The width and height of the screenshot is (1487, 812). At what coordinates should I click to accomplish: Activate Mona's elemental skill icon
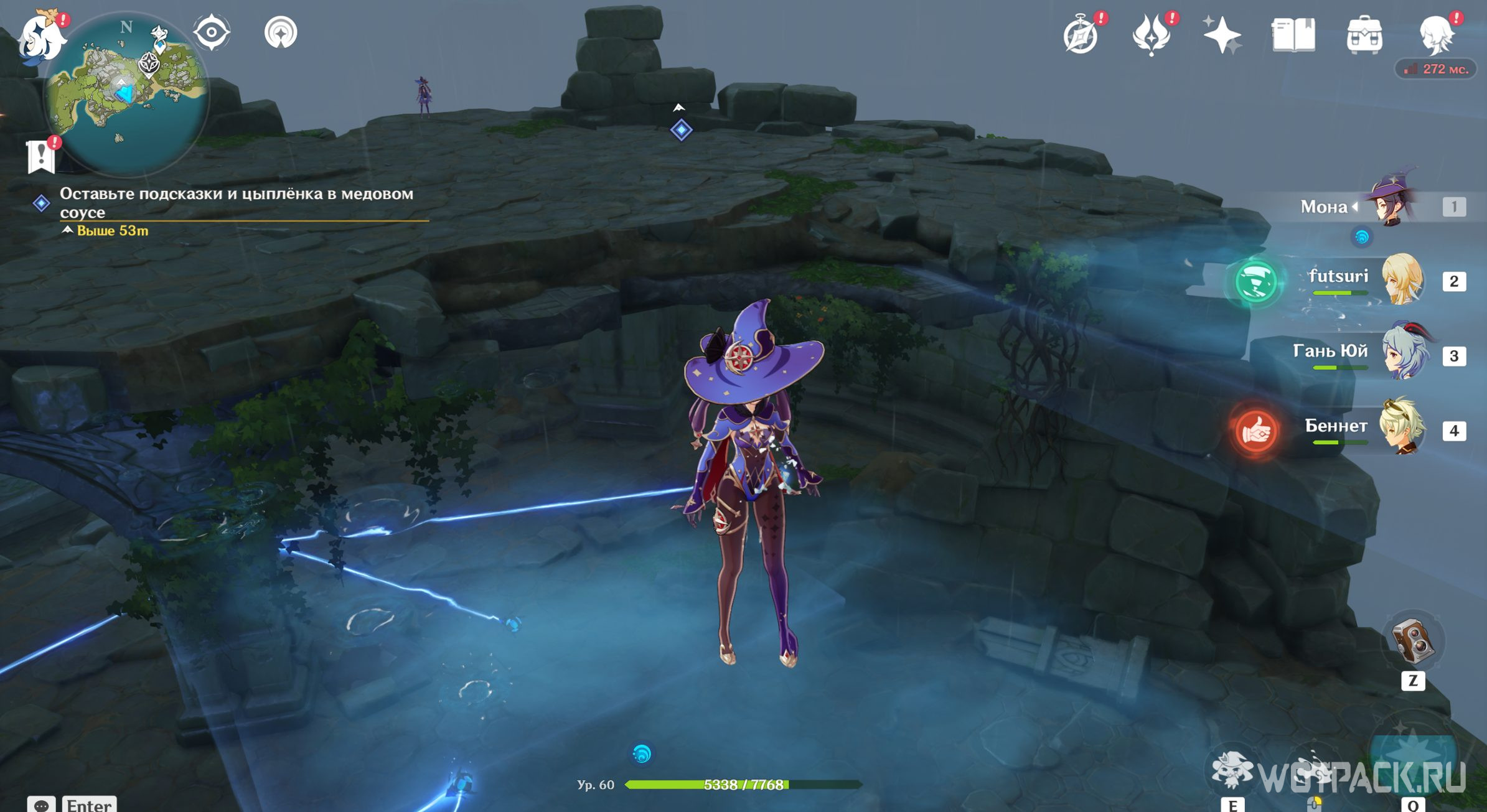click(1232, 770)
